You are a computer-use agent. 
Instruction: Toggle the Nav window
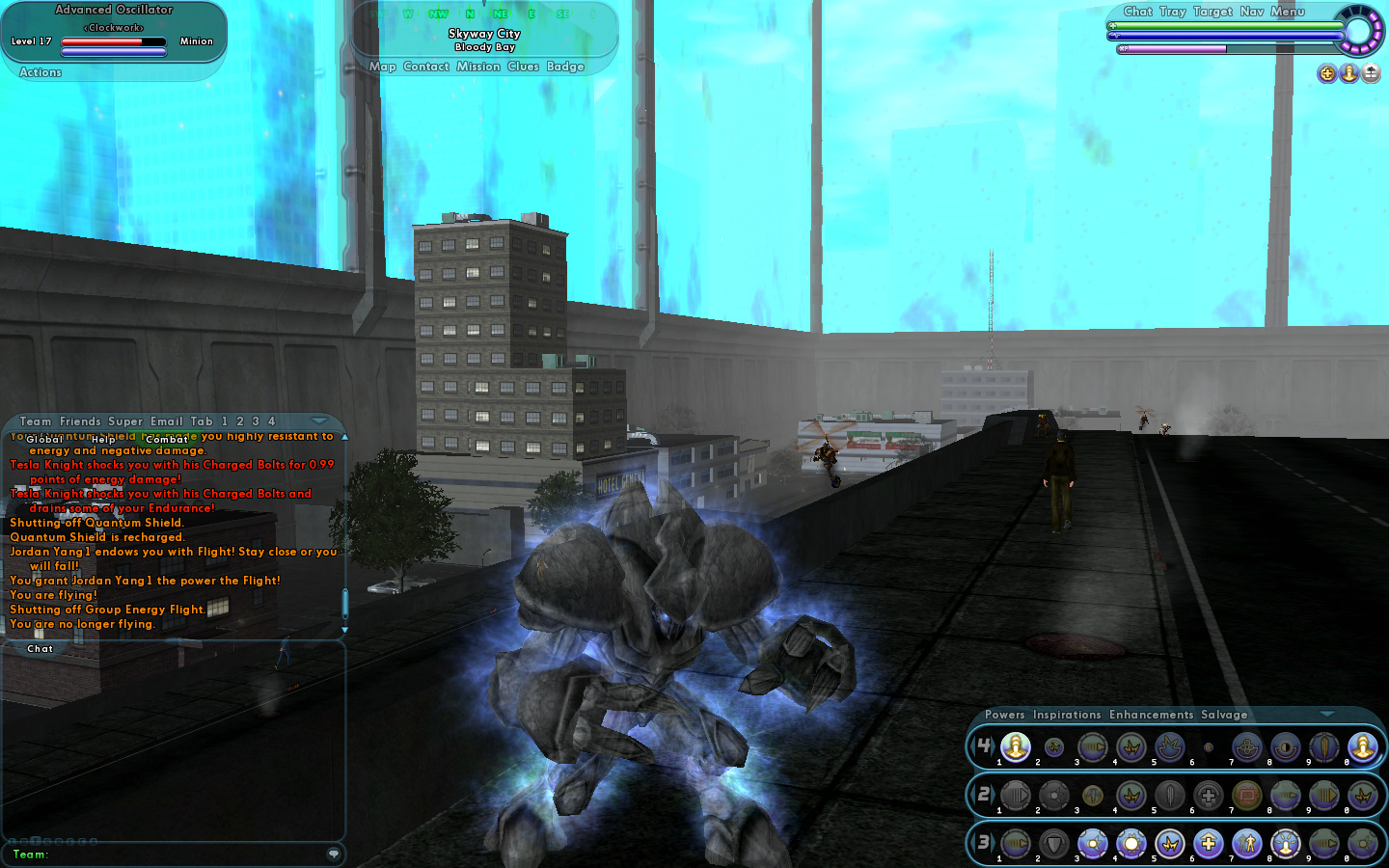[1252, 12]
